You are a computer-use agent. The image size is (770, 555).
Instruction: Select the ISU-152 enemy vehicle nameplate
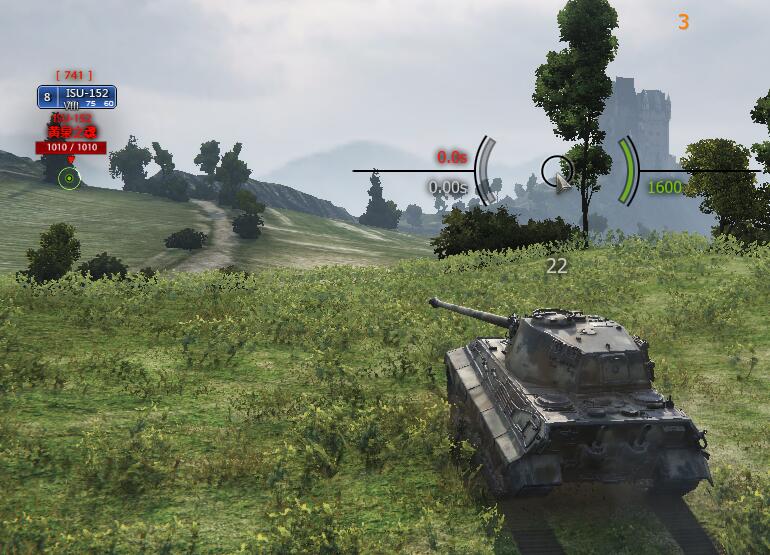click(x=77, y=97)
